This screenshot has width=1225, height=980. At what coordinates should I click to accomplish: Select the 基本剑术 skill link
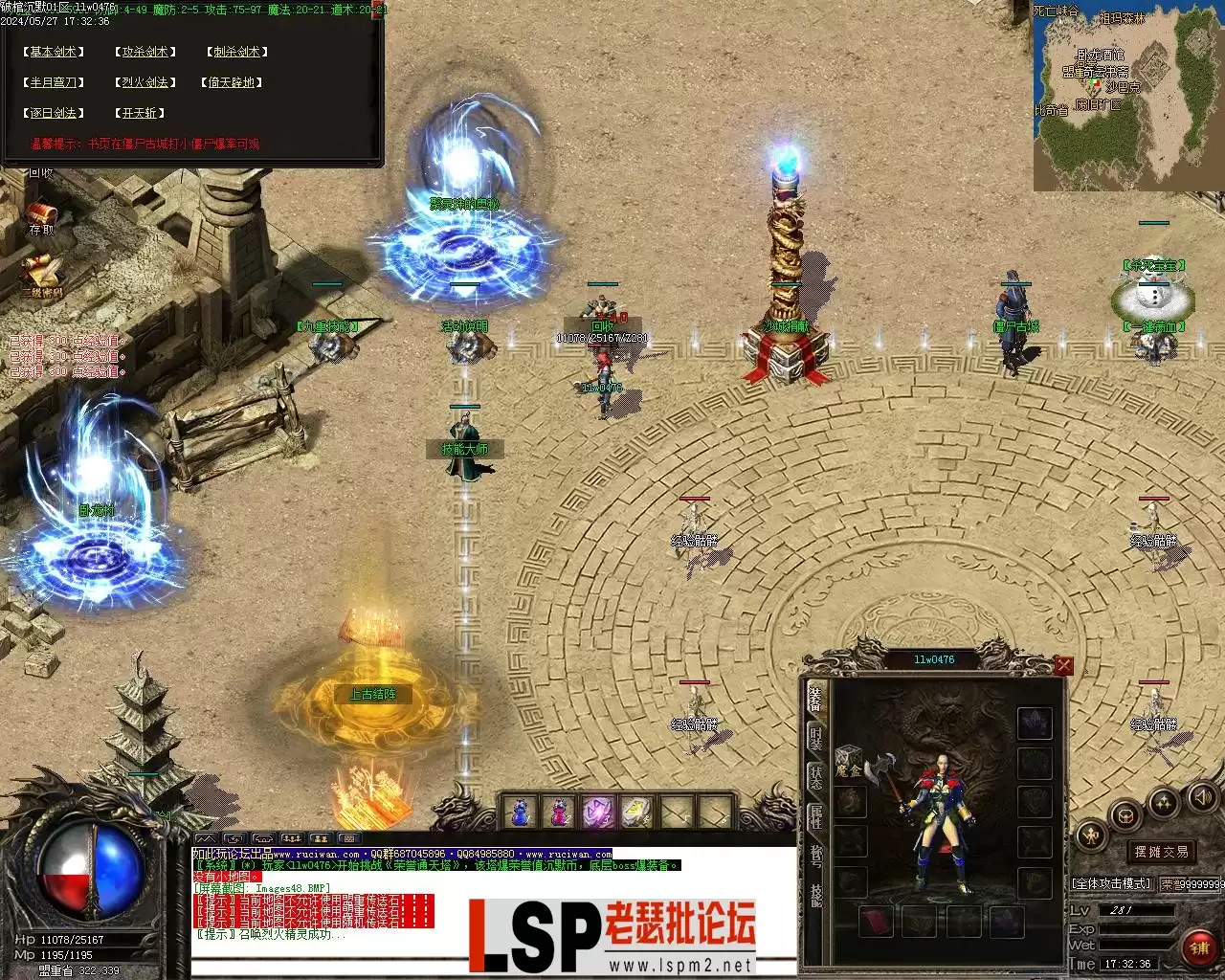tap(54, 52)
